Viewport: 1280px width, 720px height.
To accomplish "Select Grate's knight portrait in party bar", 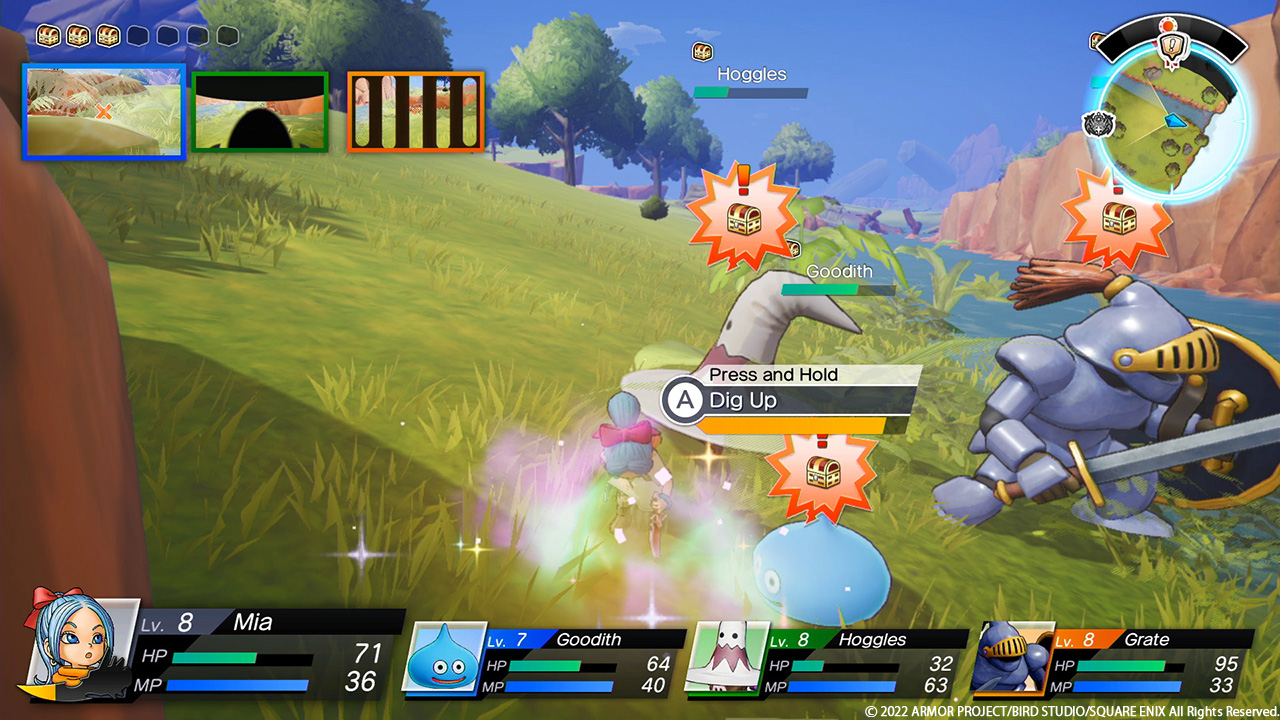I will [x=1011, y=656].
